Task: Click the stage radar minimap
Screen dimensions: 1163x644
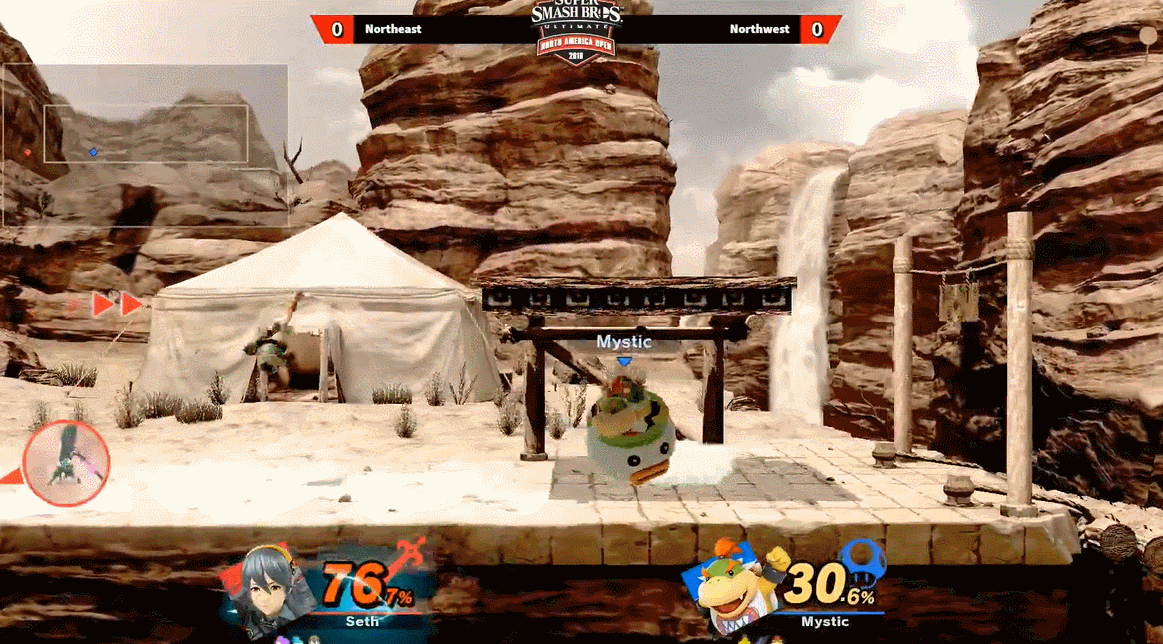Action: click(145, 145)
